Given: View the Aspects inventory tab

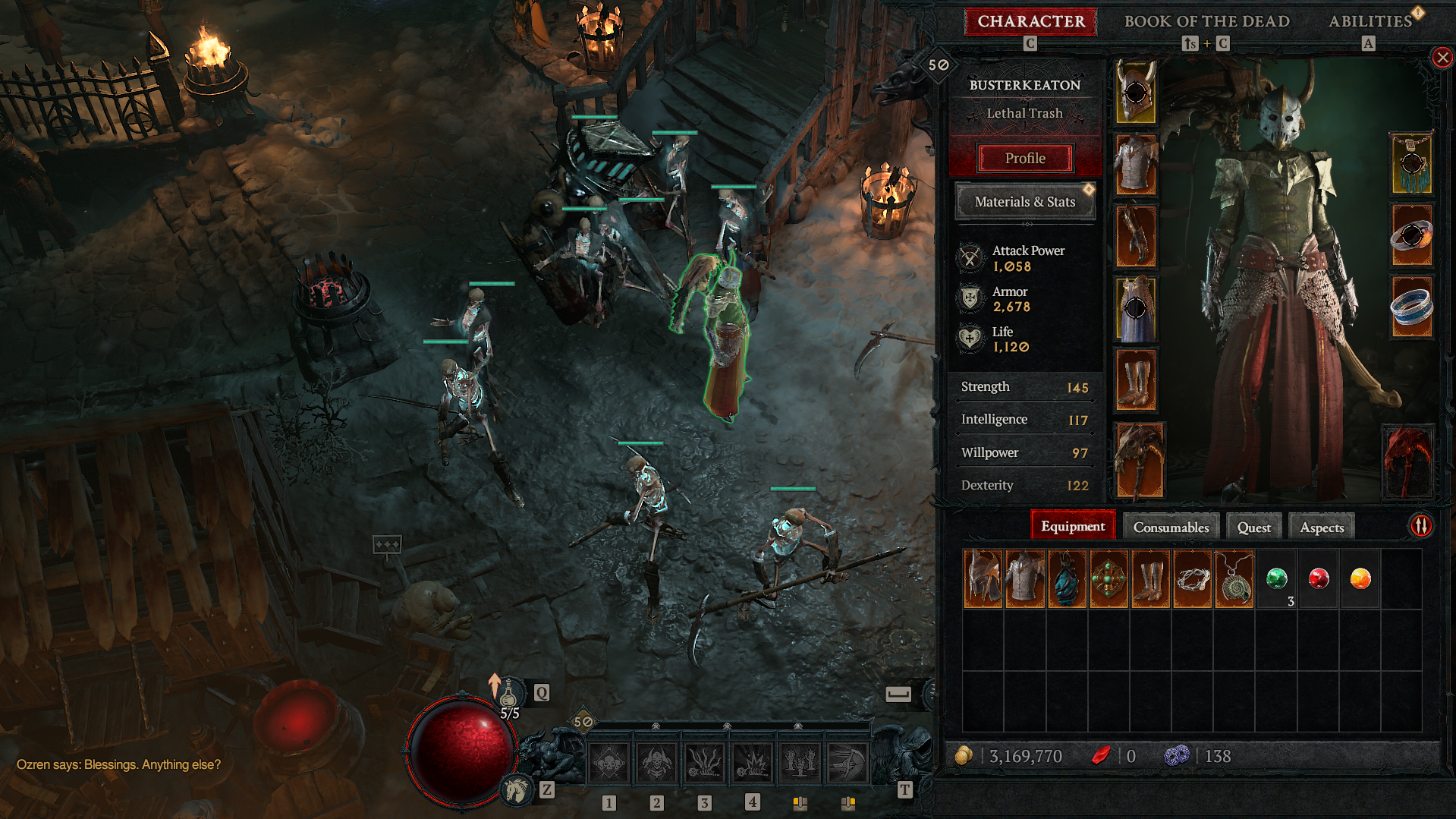Looking at the screenshot, I should point(1321,527).
